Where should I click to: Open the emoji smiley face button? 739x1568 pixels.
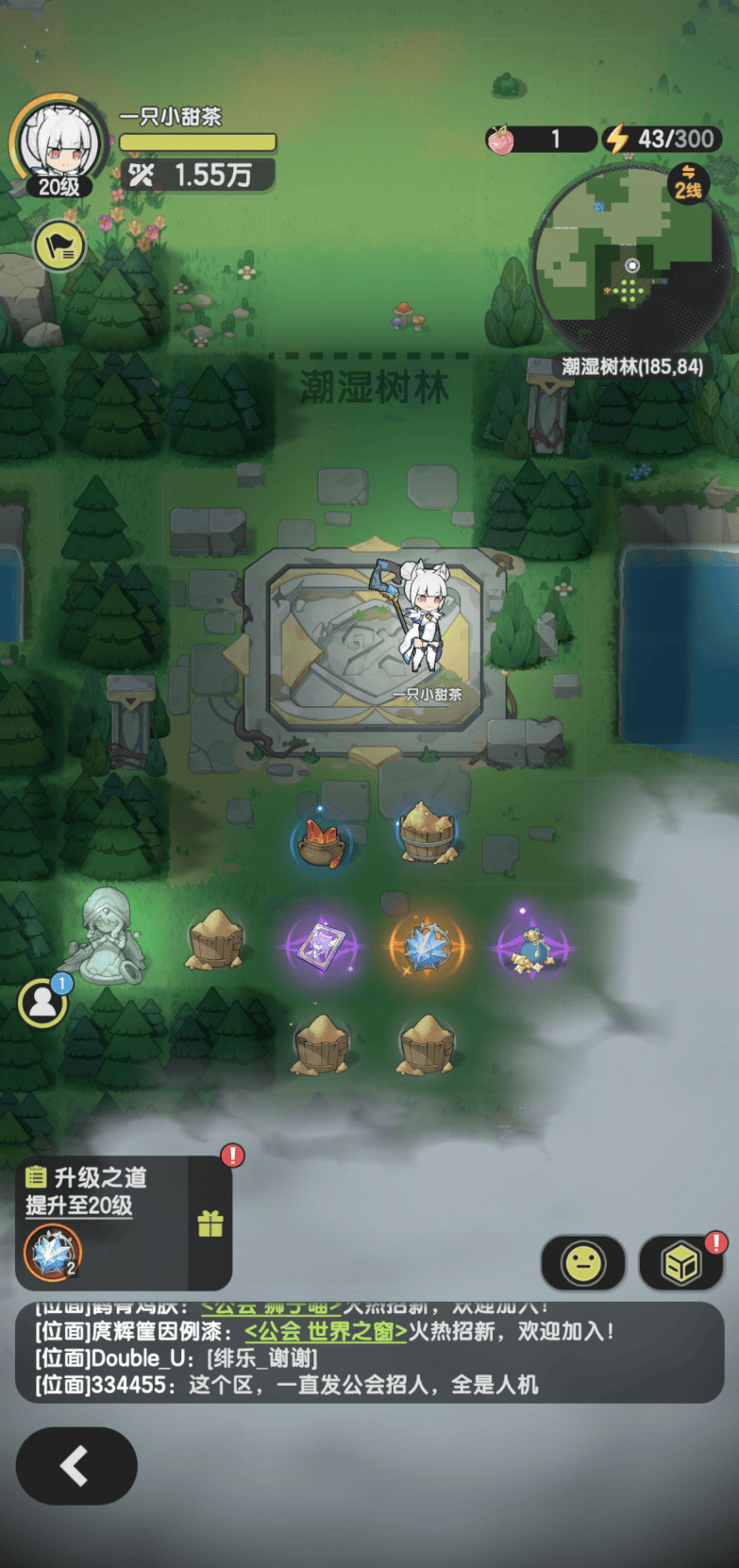tap(582, 1263)
